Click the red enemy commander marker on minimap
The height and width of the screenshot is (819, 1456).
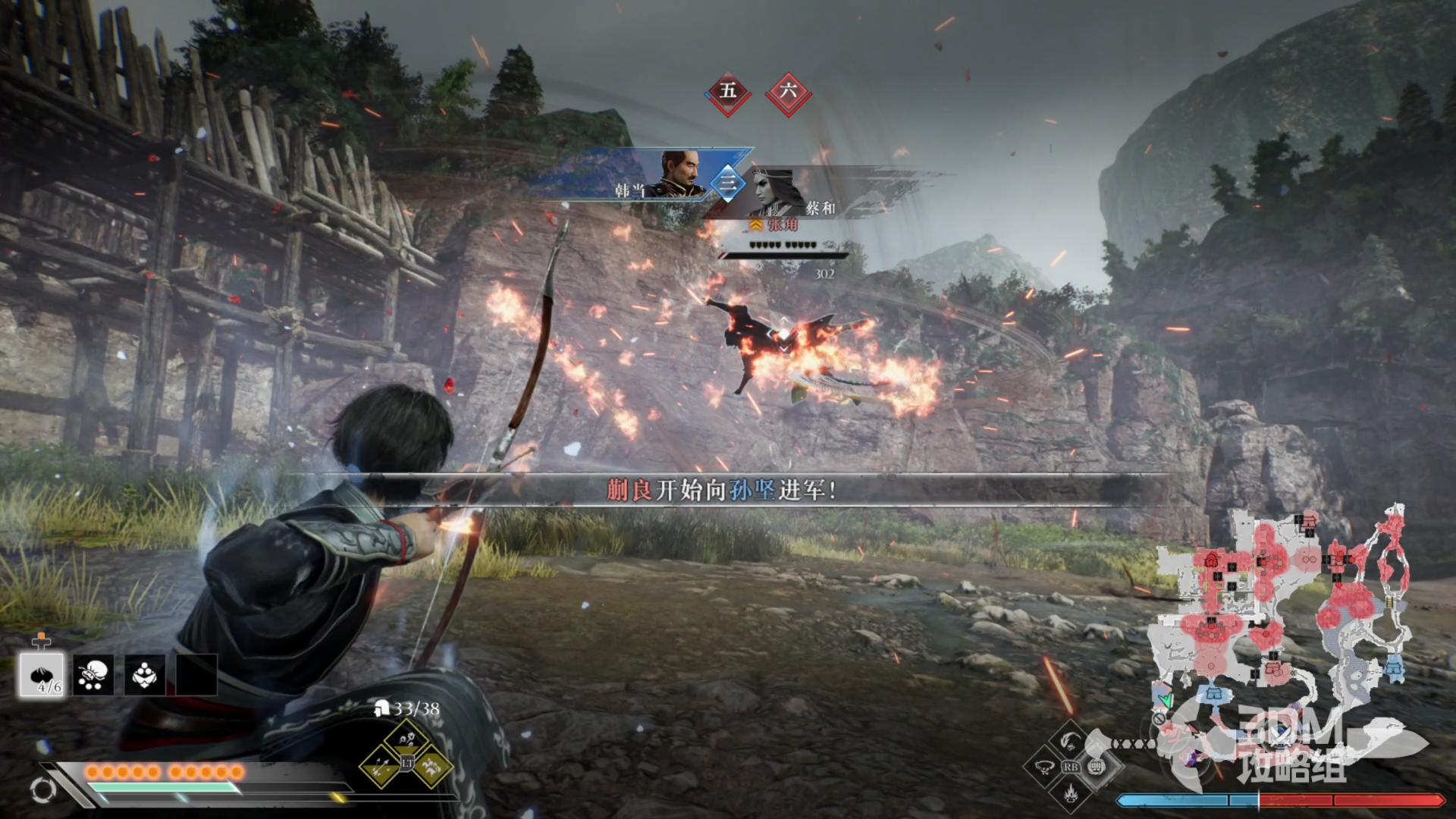[x=1211, y=560]
